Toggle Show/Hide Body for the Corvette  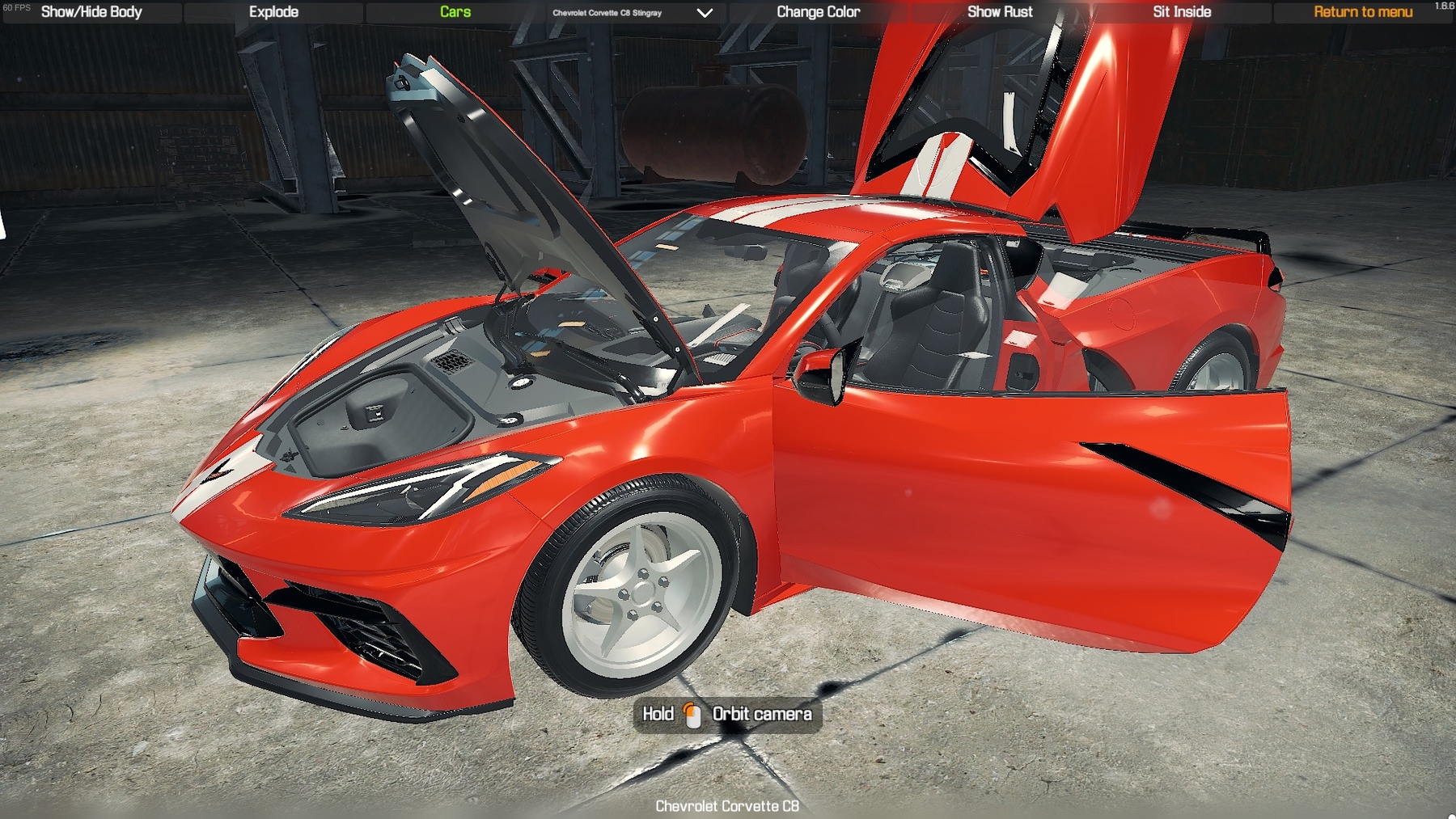point(91,12)
